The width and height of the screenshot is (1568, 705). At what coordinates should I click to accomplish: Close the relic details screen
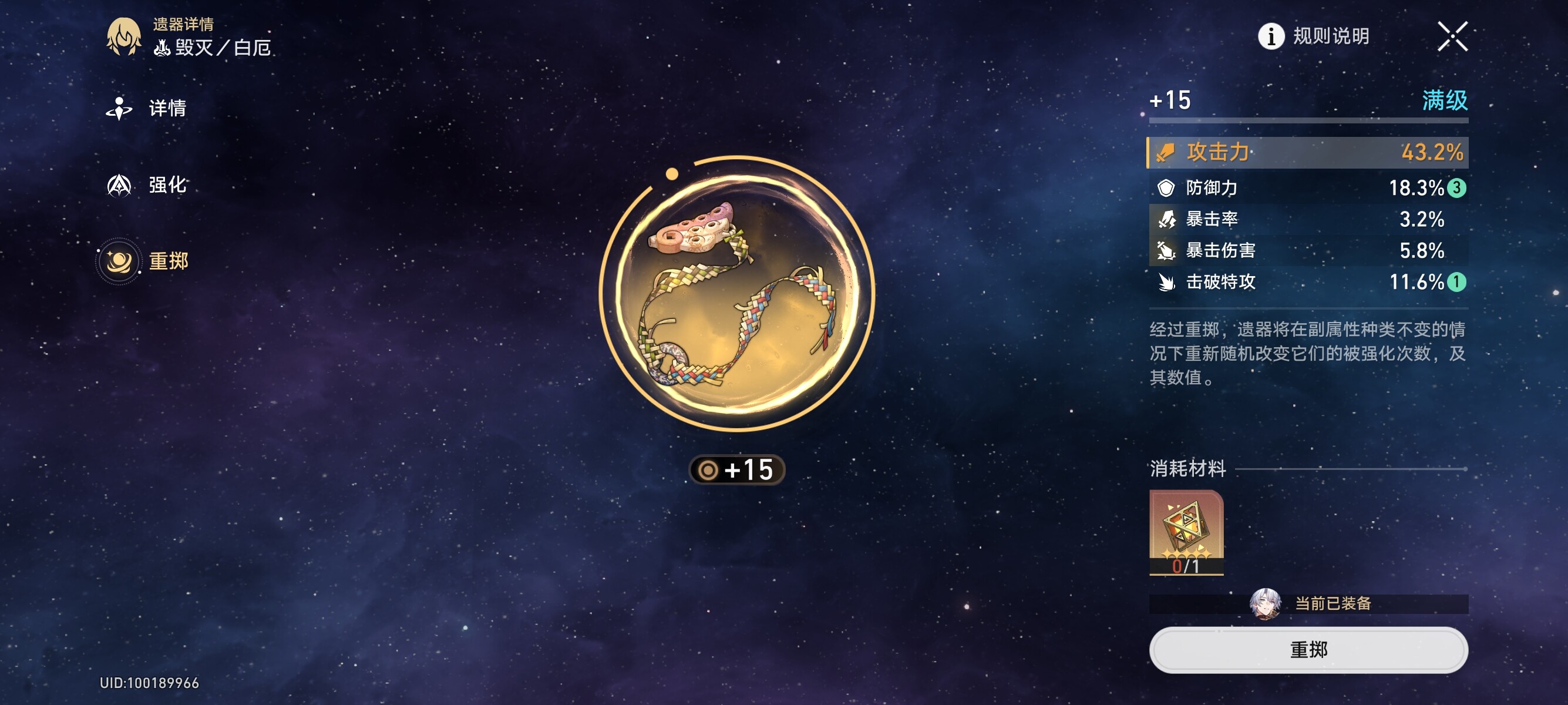click(x=1452, y=36)
